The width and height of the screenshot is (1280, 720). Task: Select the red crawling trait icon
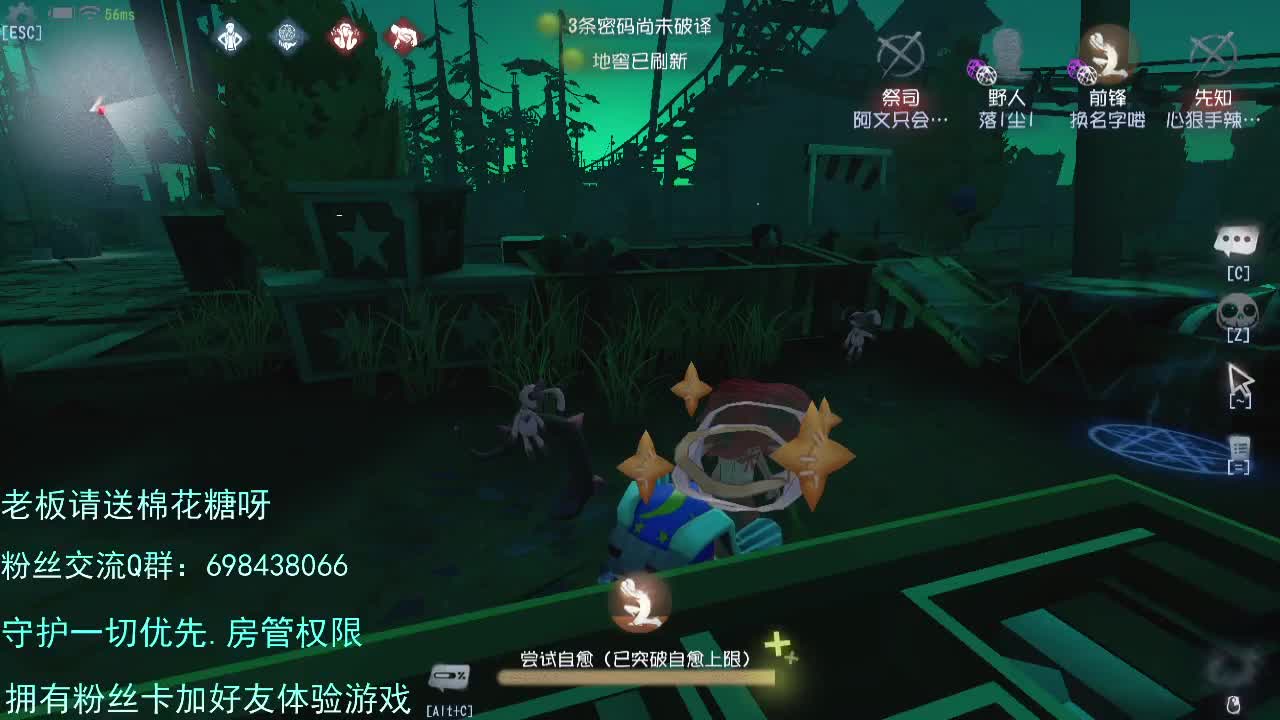point(405,36)
